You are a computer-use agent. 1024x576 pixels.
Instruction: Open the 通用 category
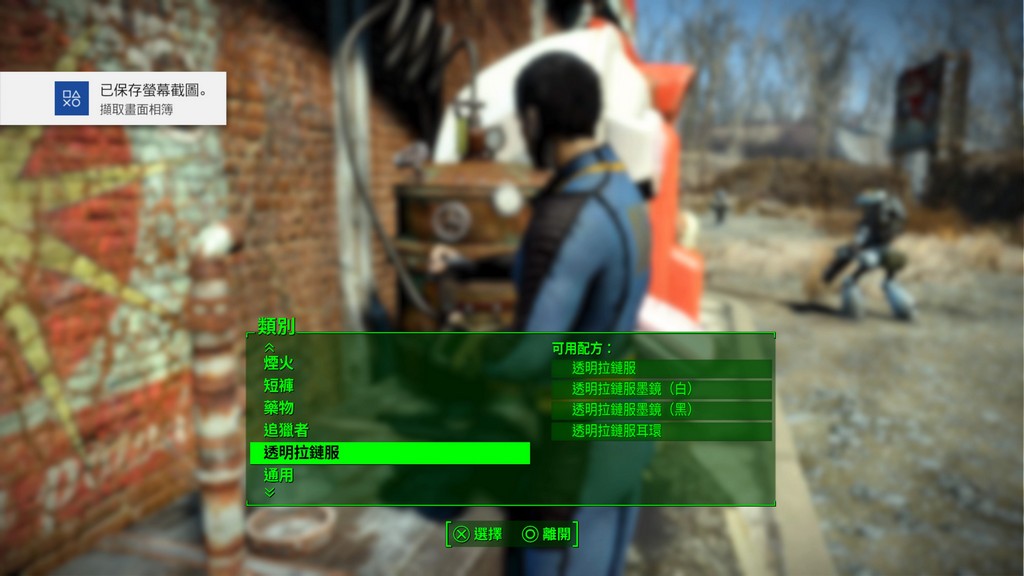click(279, 475)
